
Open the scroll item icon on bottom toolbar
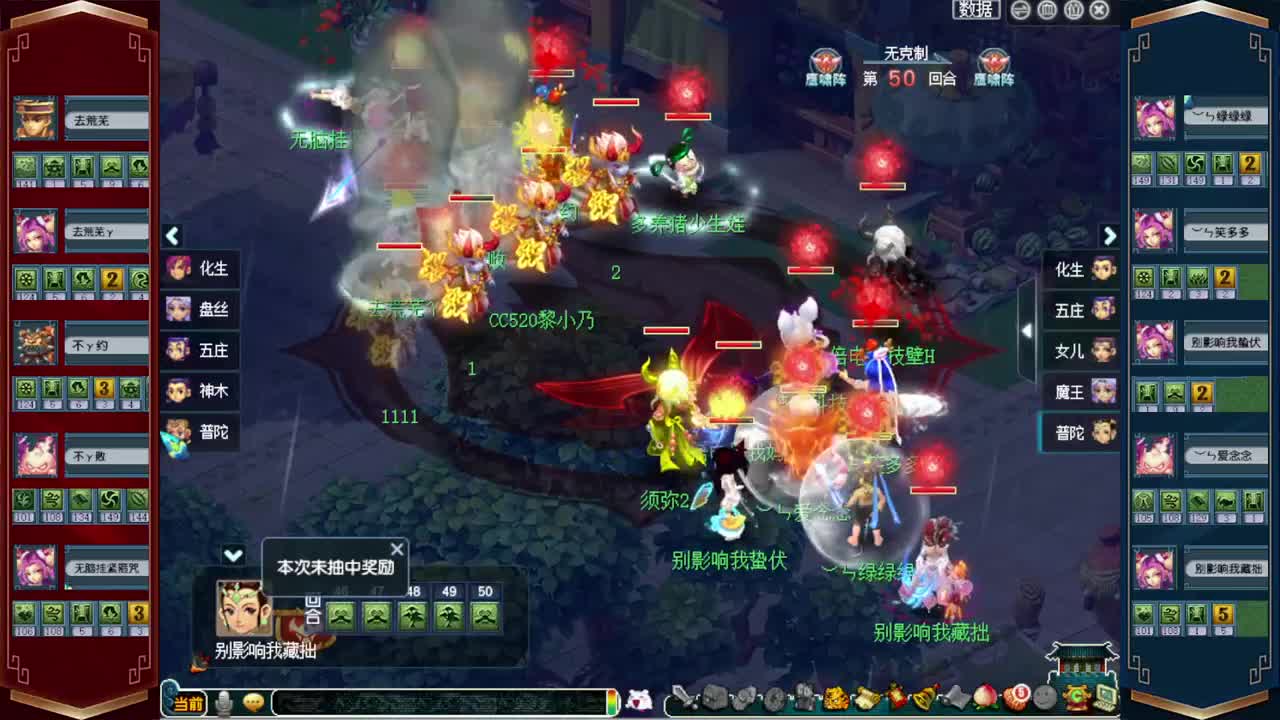point(866,700)
